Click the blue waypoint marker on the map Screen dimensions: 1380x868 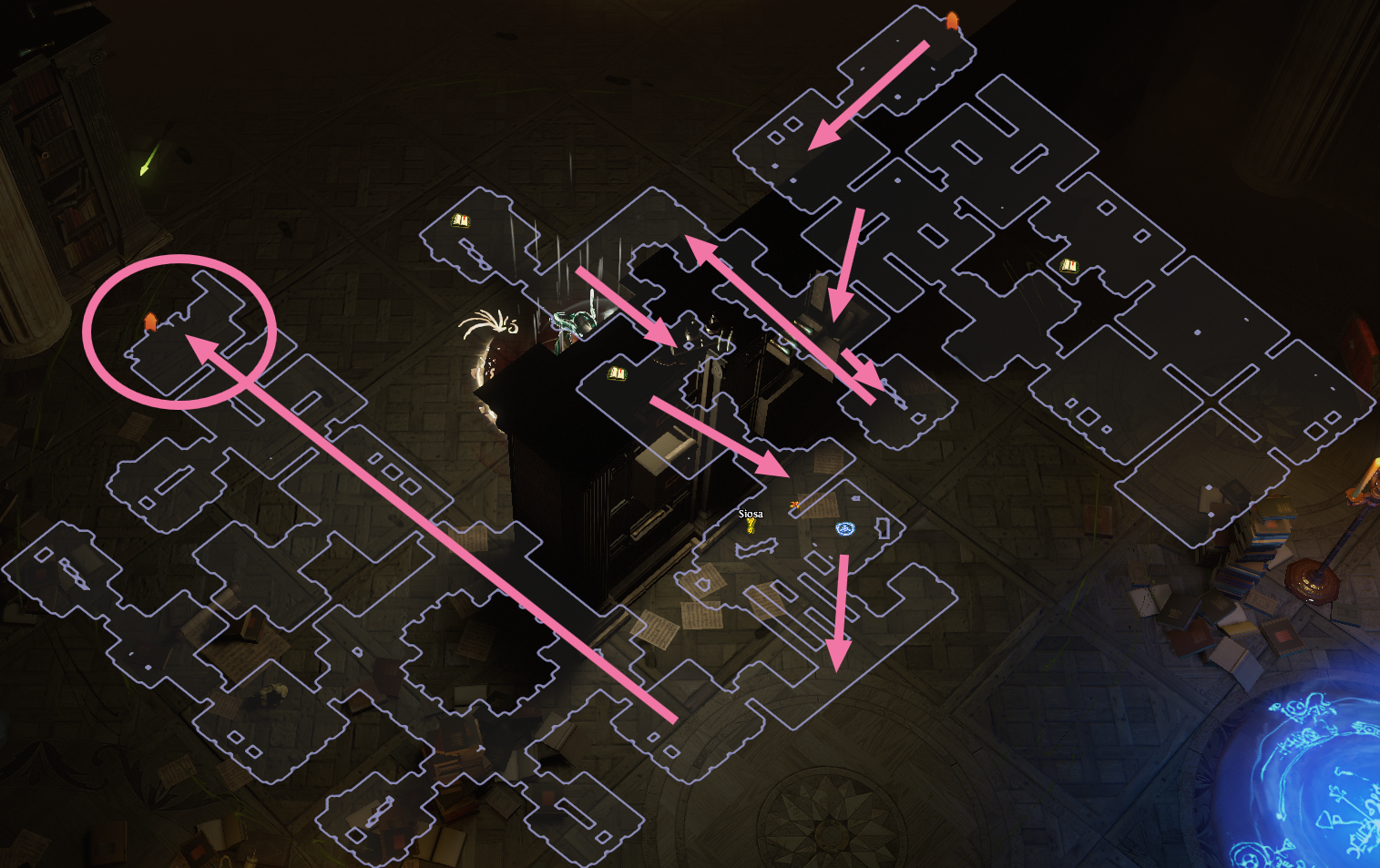(x=845, y=528)
